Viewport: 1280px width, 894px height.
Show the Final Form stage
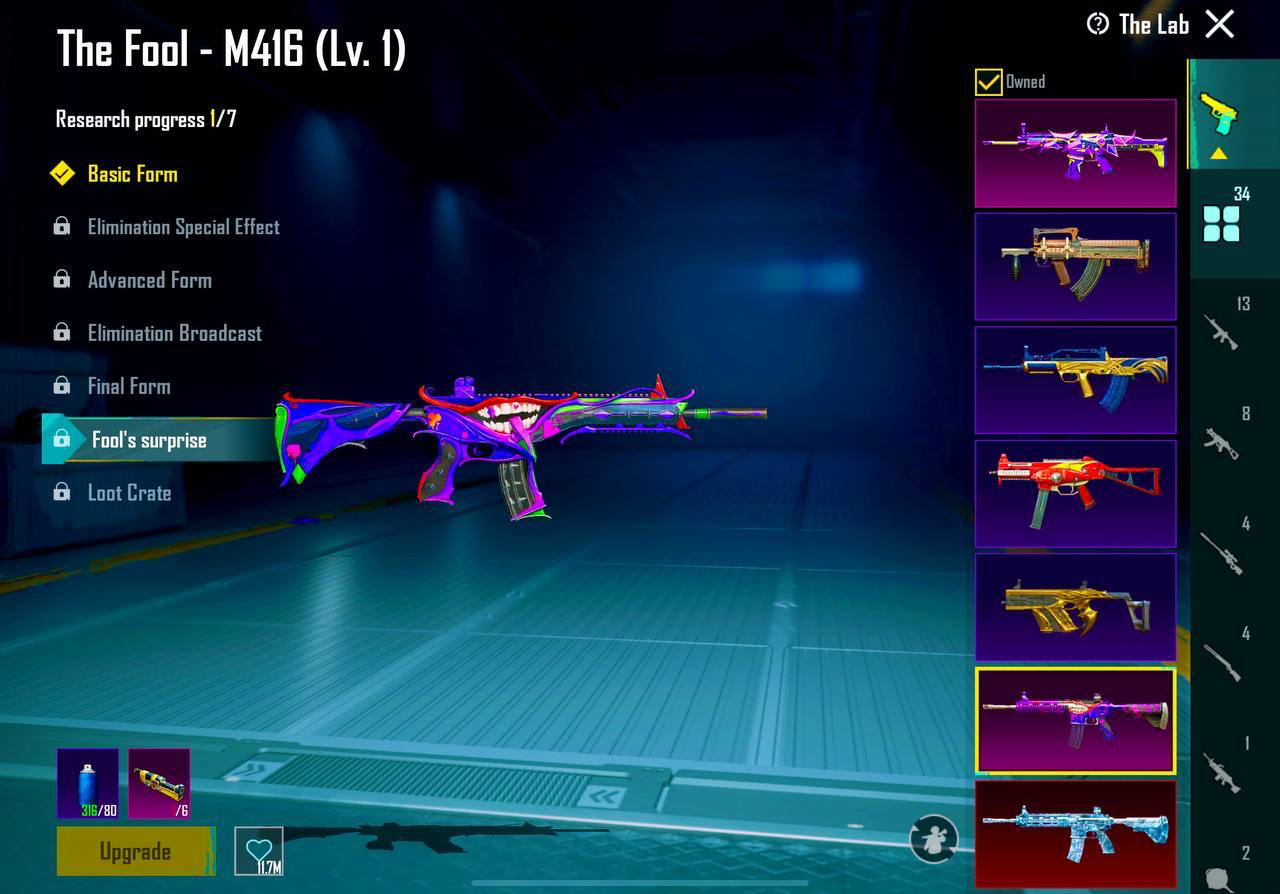click(x=129, y=386)
